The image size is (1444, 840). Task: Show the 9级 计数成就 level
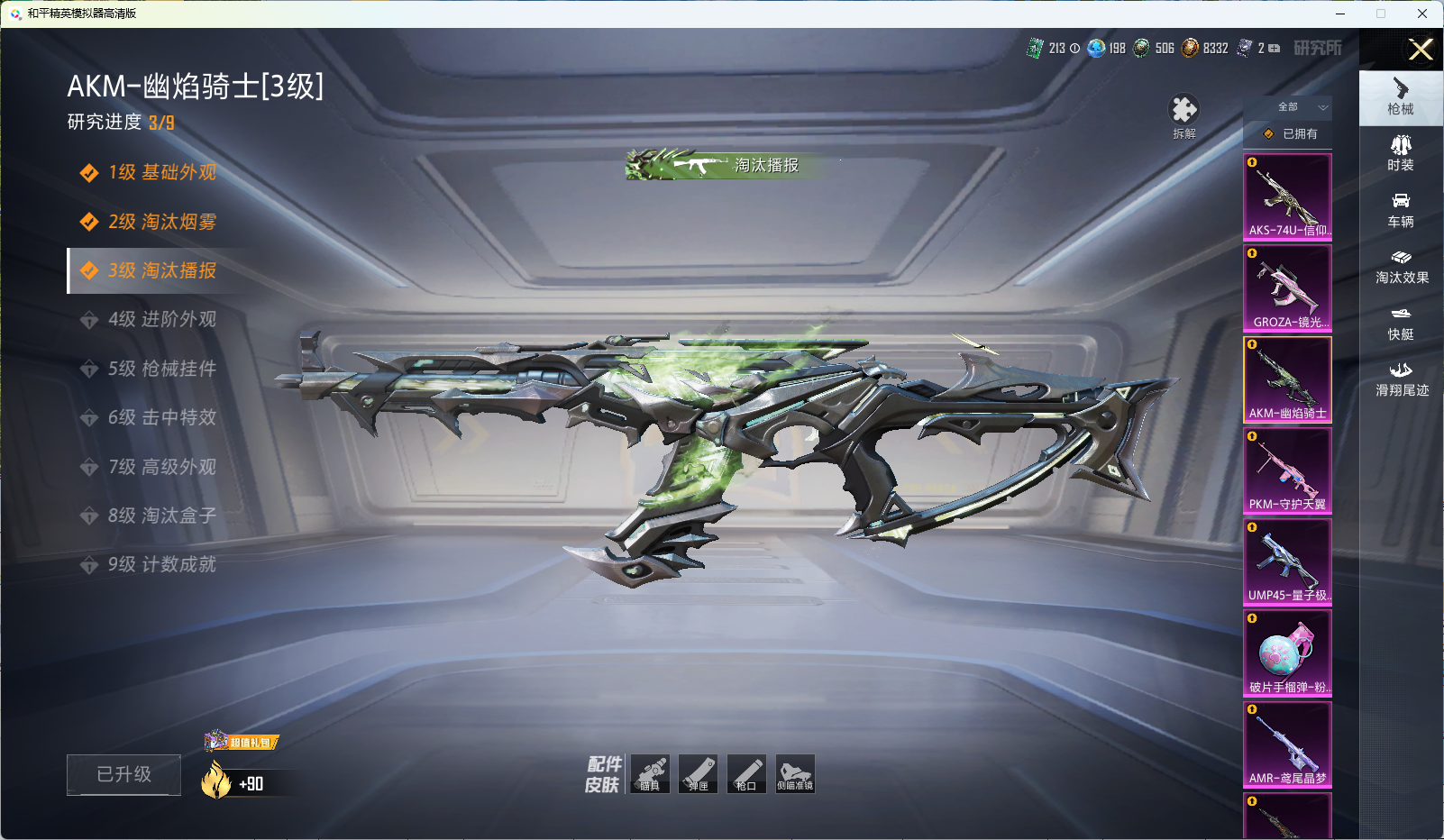pyautogui.click(x=161, y=564)
